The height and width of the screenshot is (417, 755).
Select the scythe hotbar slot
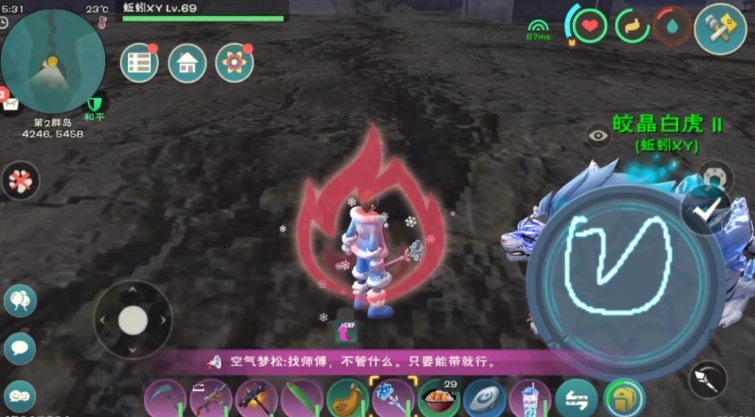(163, 397)
